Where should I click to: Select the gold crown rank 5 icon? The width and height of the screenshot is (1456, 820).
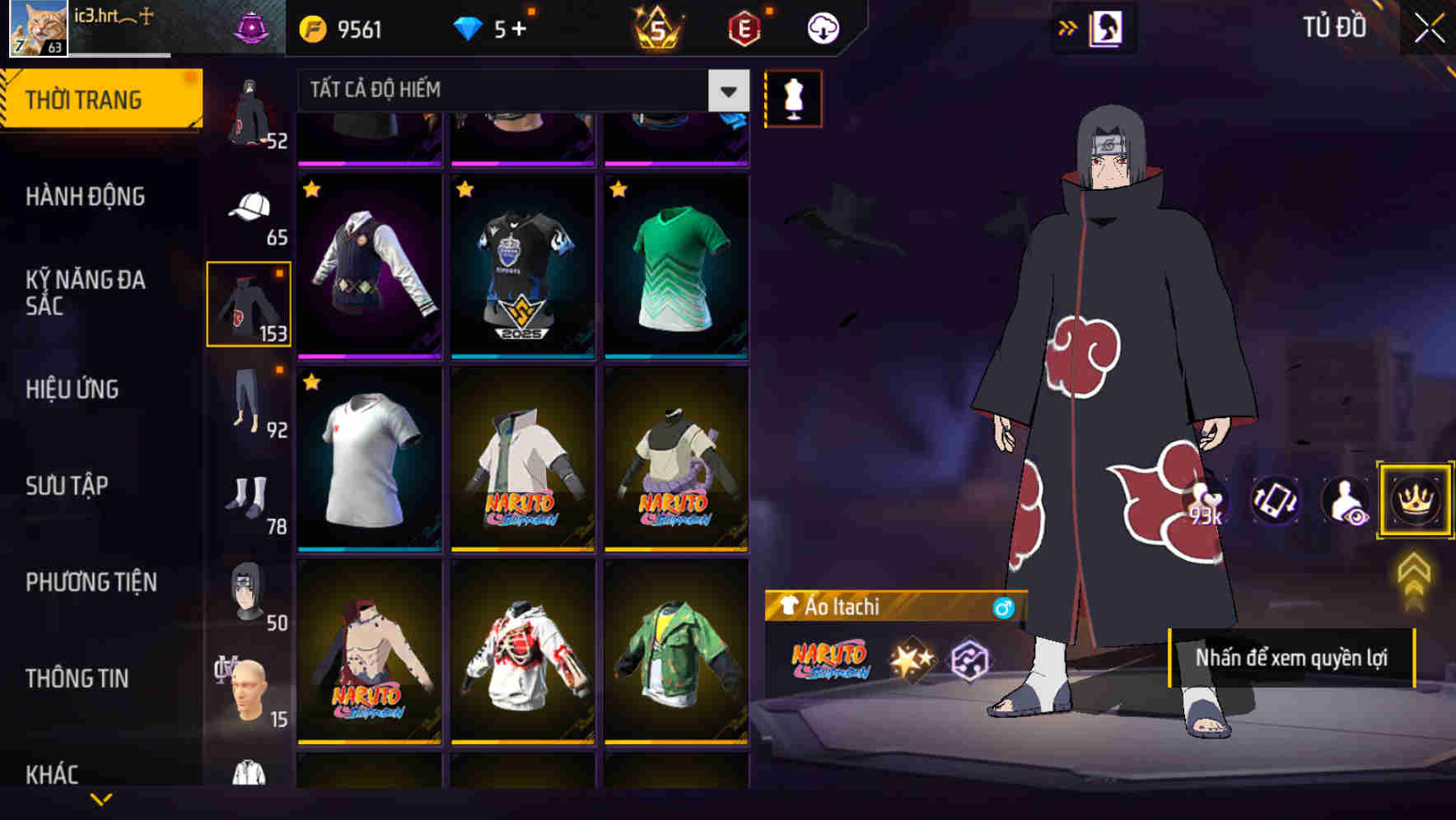659,27
